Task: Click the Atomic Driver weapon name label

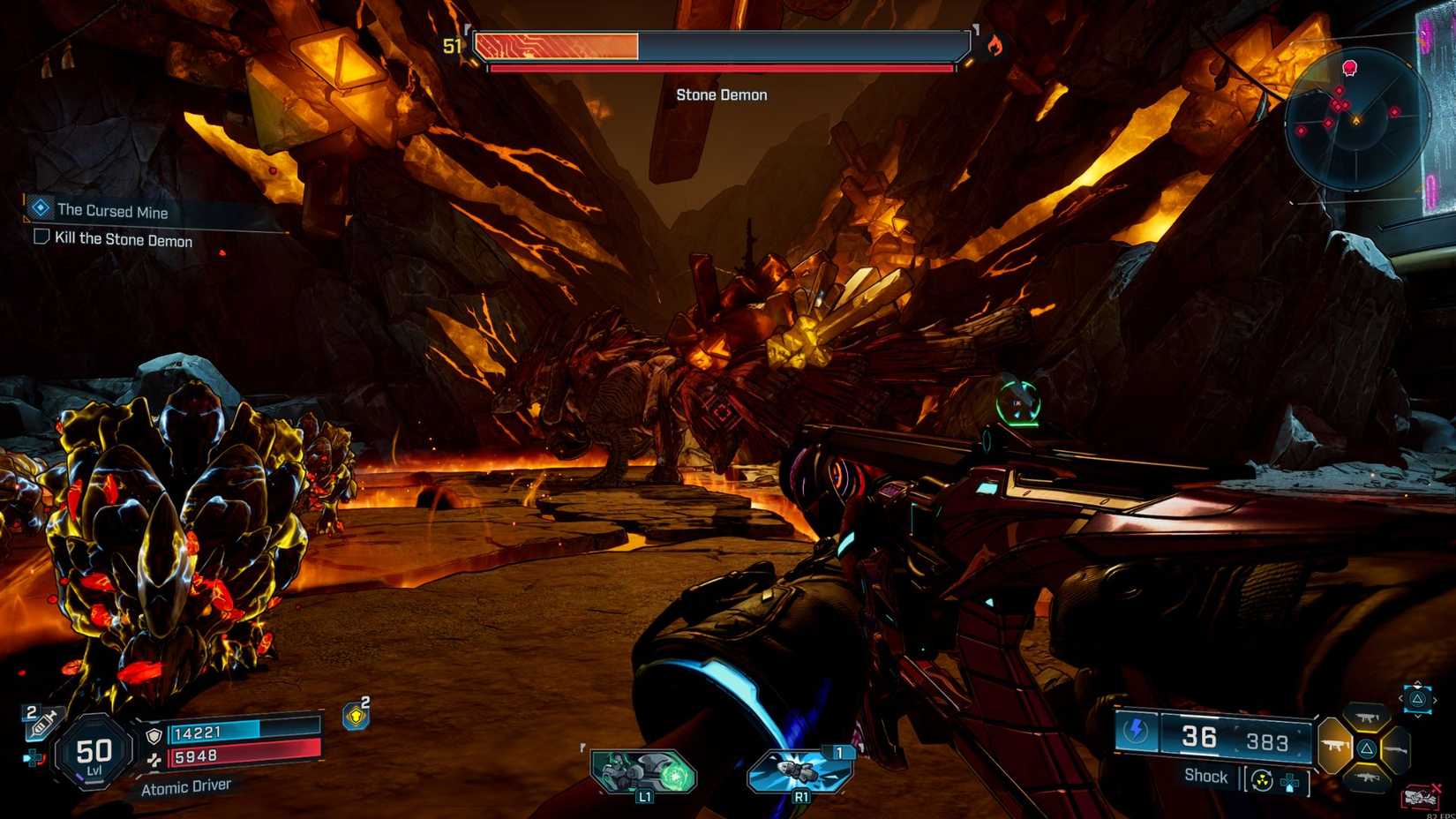Action: click(186, 785)
